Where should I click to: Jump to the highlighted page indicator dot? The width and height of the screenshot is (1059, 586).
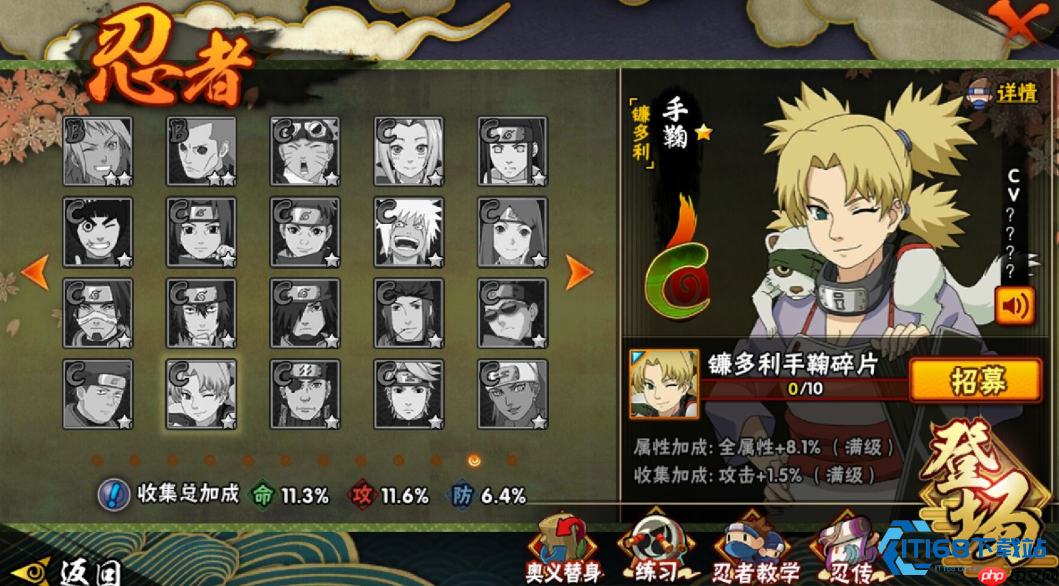474,460
